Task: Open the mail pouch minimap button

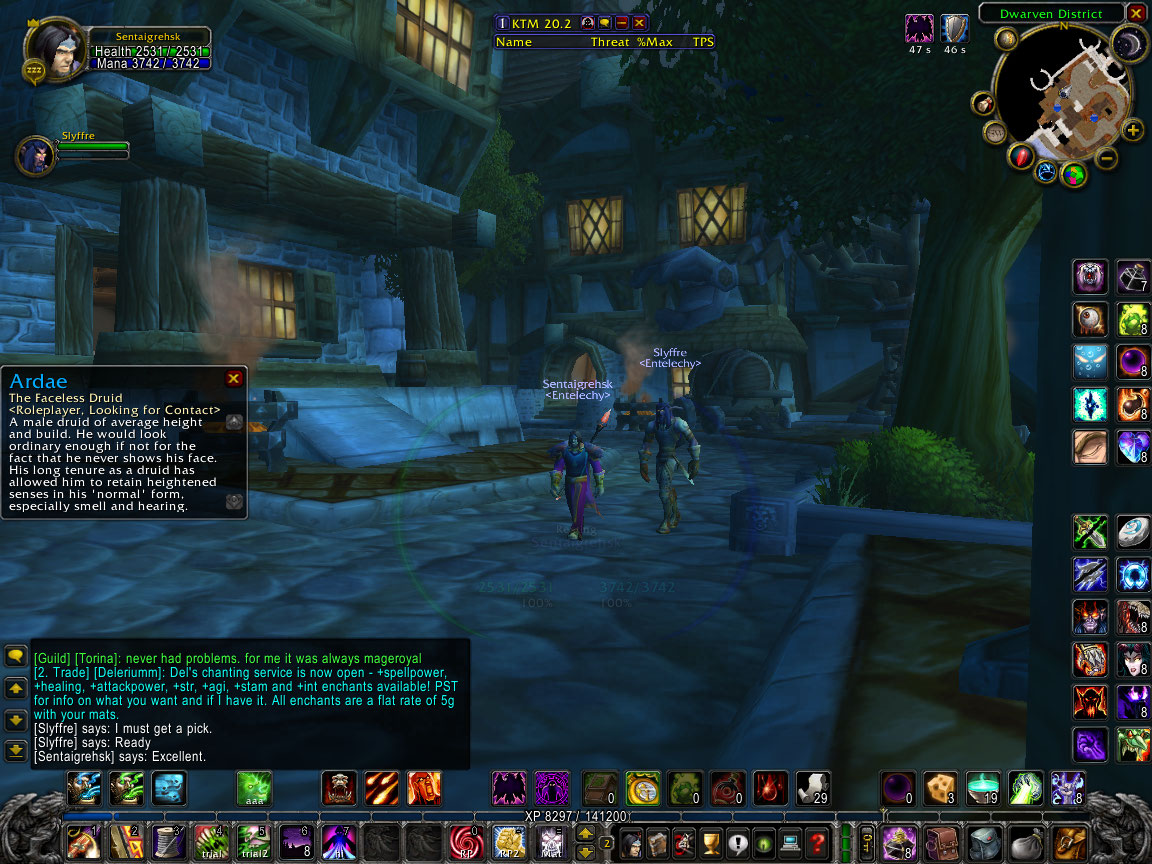Action: [984, 103]
